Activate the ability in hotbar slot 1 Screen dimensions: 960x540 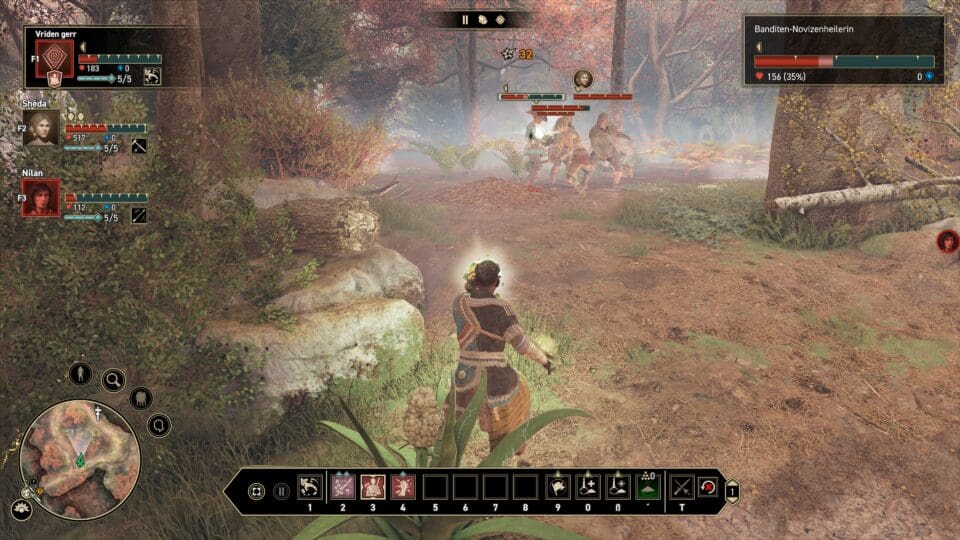pos(310,487)
